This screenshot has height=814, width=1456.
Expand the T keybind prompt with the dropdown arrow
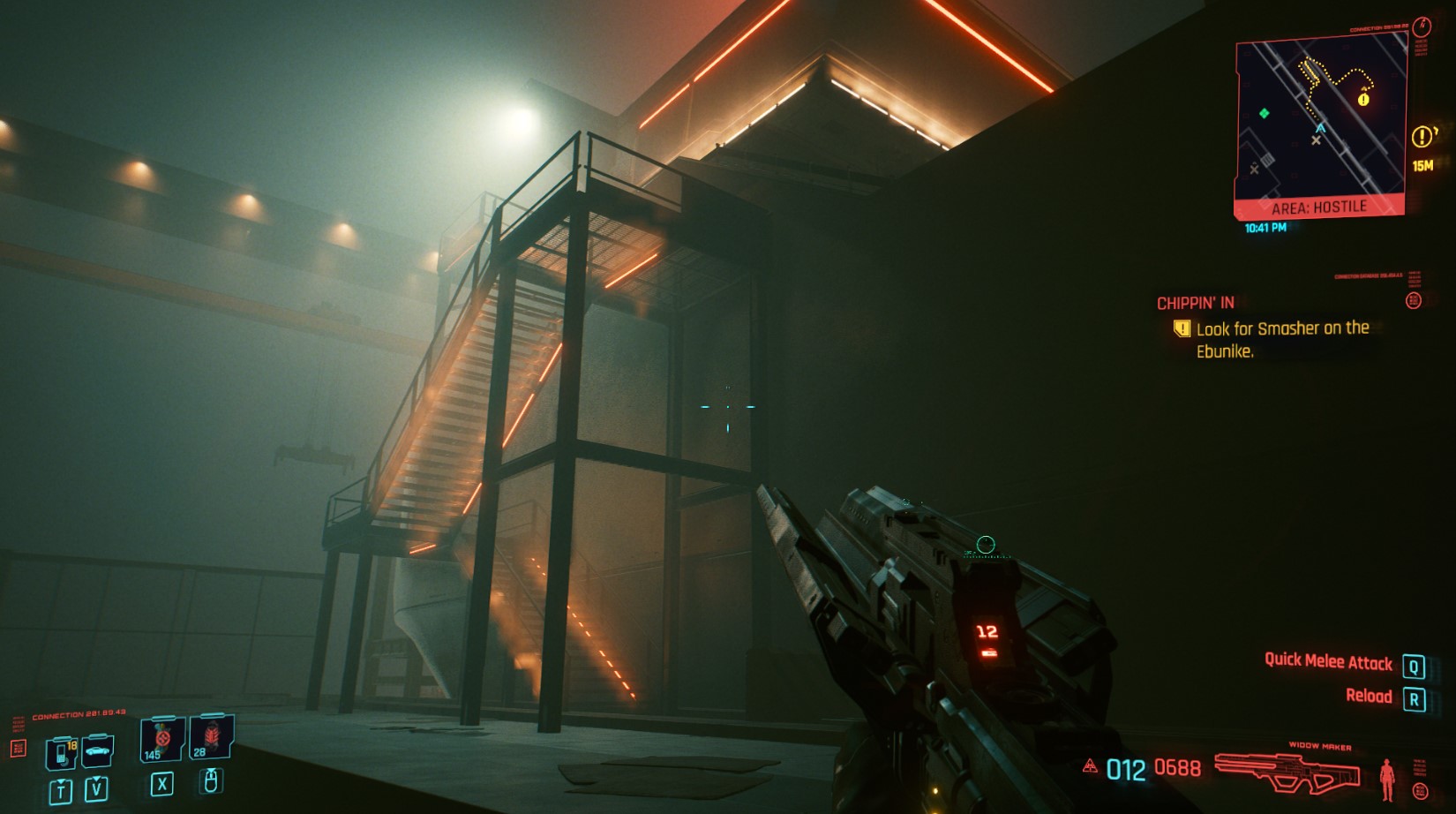(61, 790)
